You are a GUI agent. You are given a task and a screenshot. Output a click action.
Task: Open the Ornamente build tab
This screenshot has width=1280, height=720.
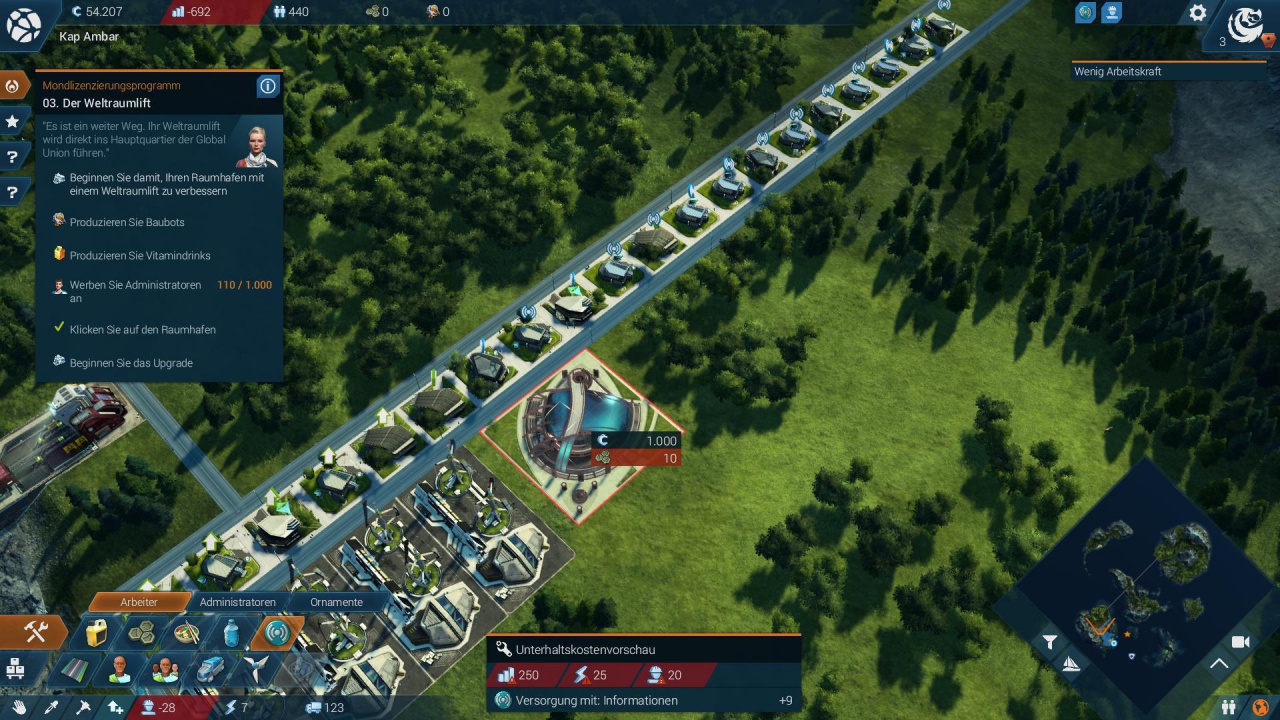336,602
